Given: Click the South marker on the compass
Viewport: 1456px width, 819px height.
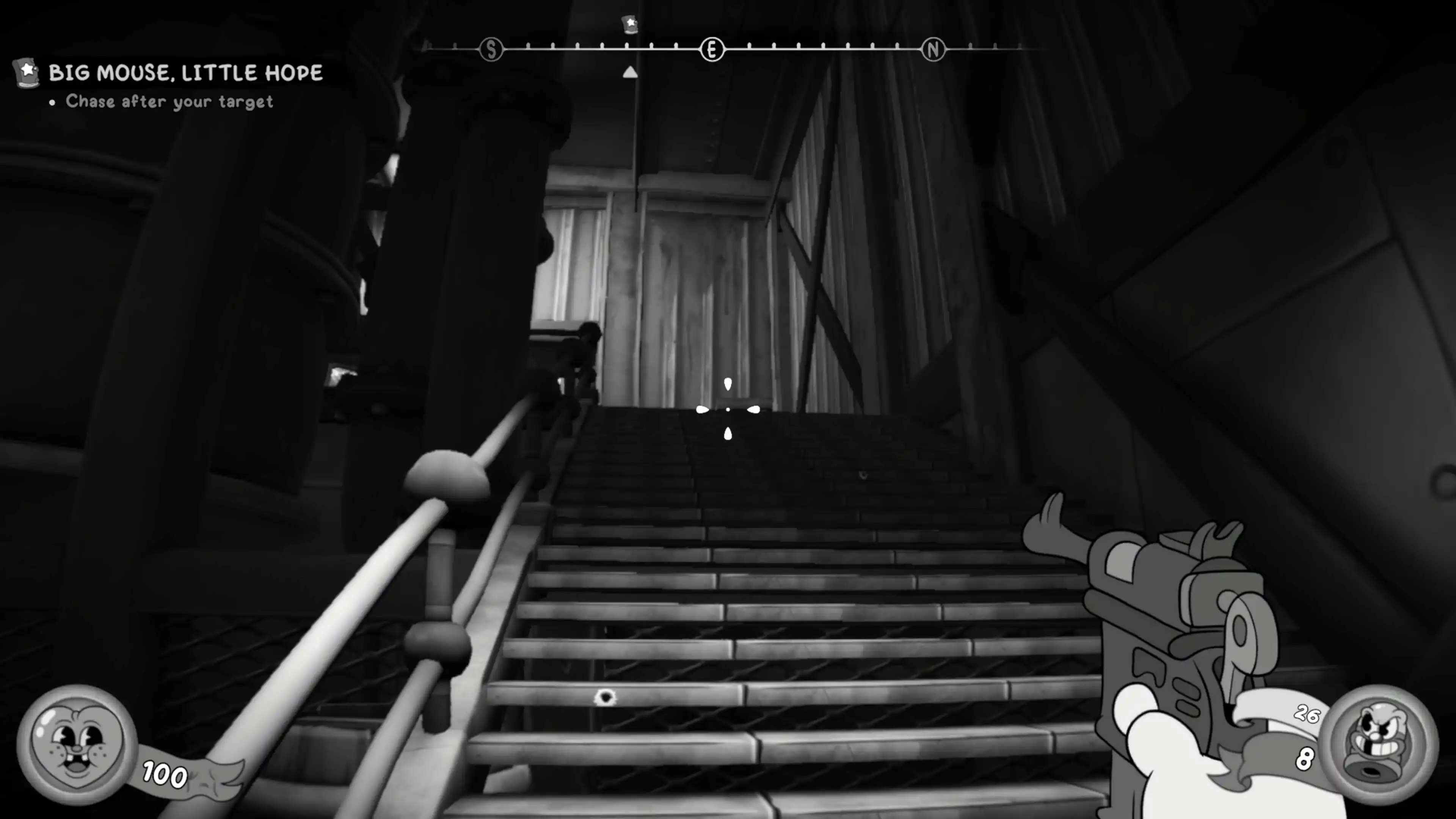Looking at the screenshot, I should click(x=491, y=50).
